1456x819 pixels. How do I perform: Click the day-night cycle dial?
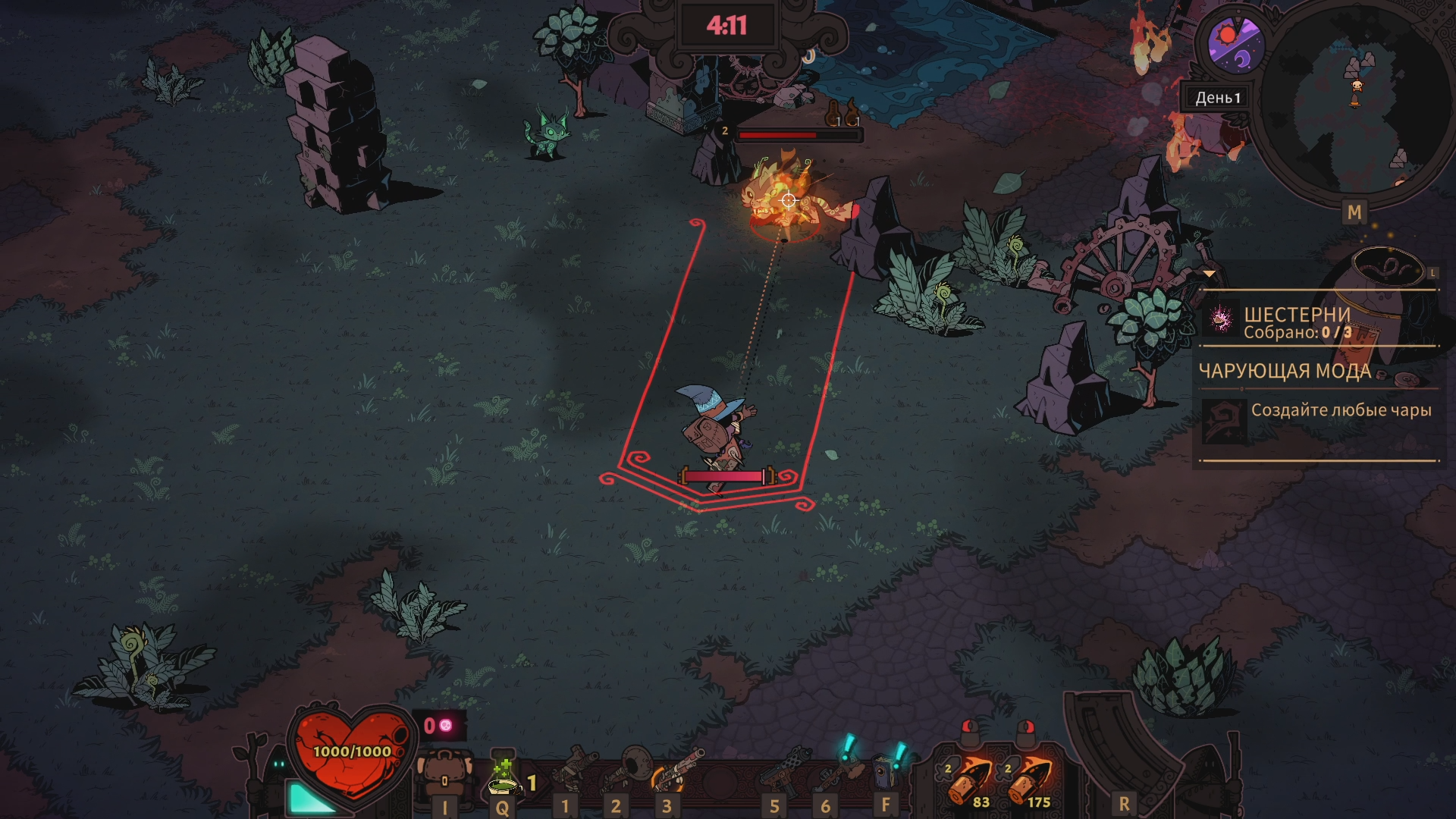1235,44
